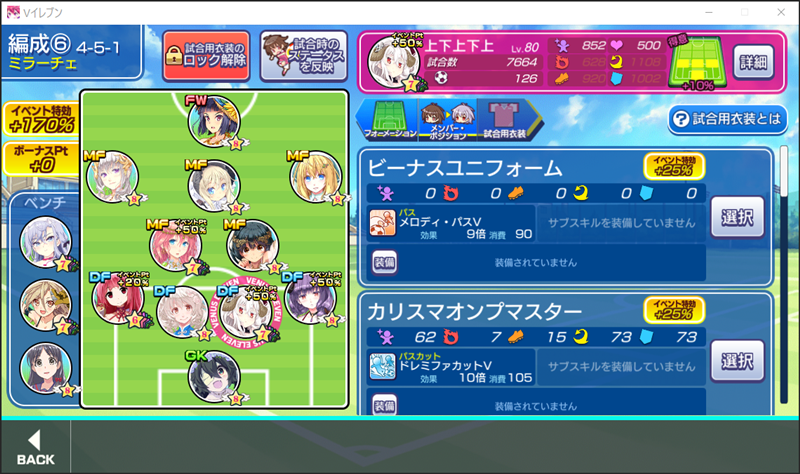
Task: Select the FW player at the top
Action: (214, 121)
